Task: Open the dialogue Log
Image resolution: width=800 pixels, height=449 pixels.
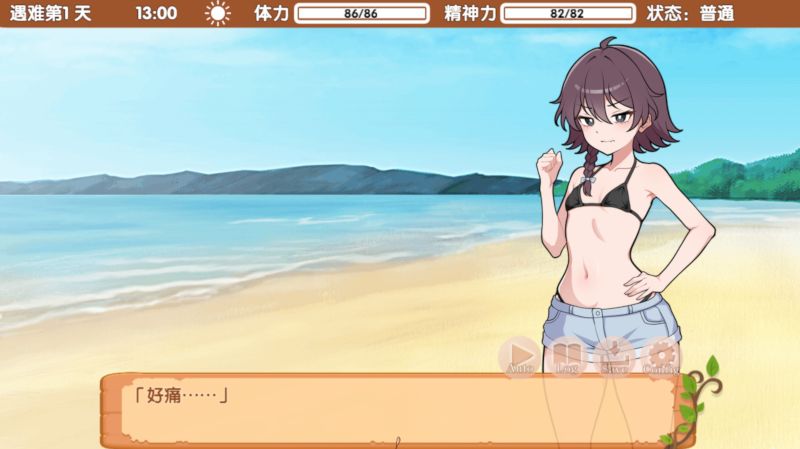Action: tap(567, 355)
